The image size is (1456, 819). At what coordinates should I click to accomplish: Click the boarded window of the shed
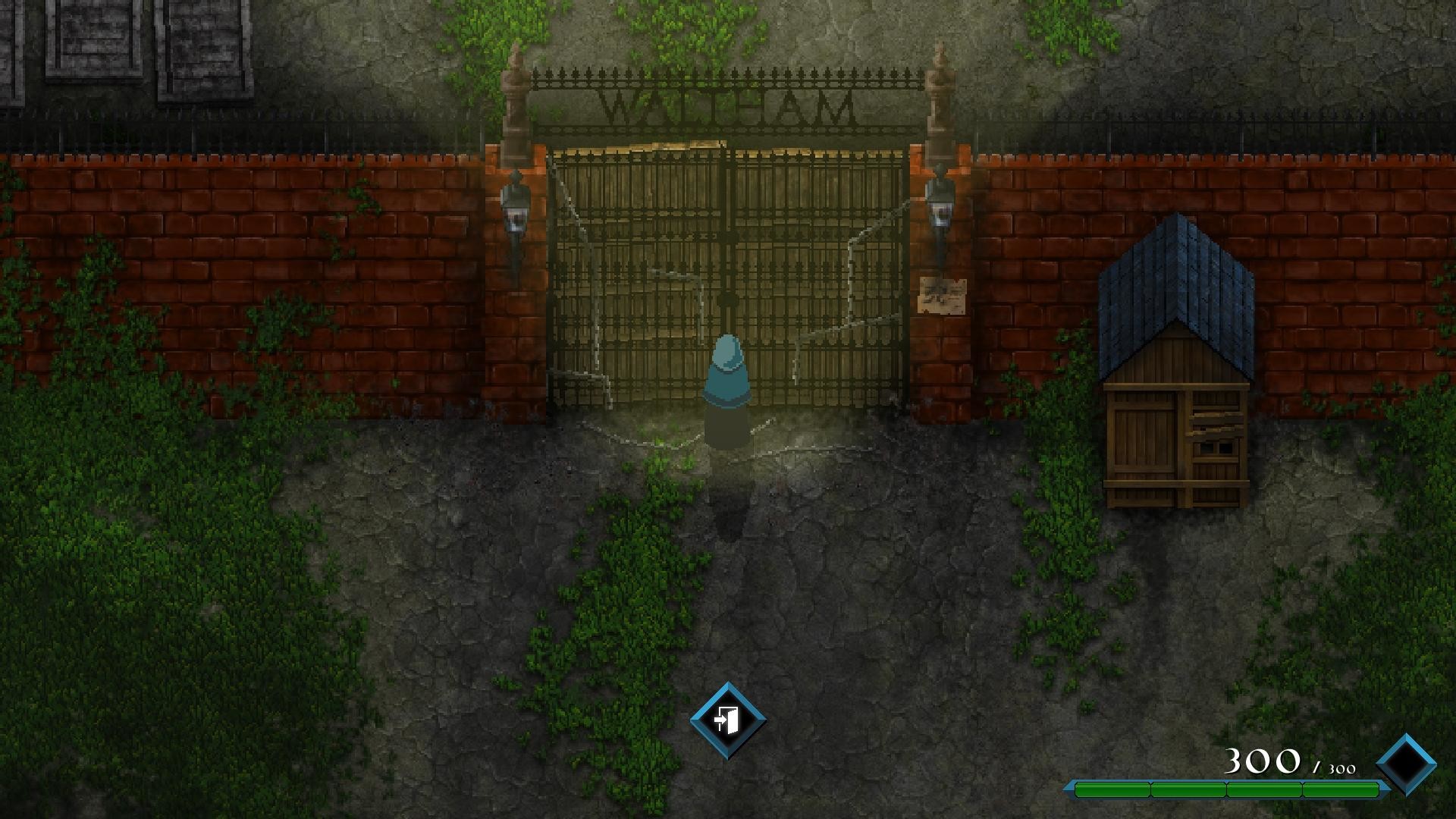[1213, 447]
